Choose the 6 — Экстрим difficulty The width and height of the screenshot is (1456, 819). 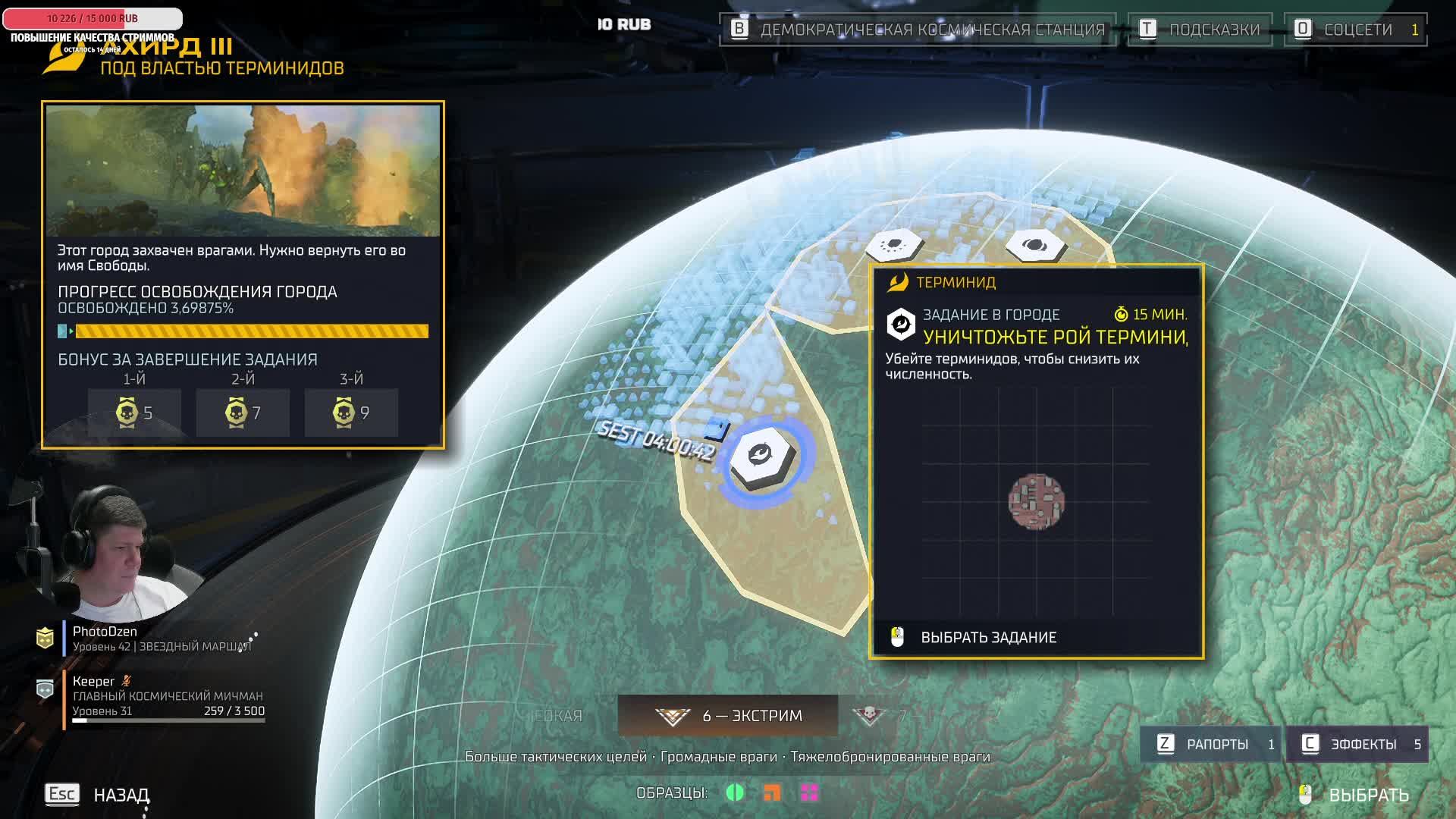click(x=728, y=716)
